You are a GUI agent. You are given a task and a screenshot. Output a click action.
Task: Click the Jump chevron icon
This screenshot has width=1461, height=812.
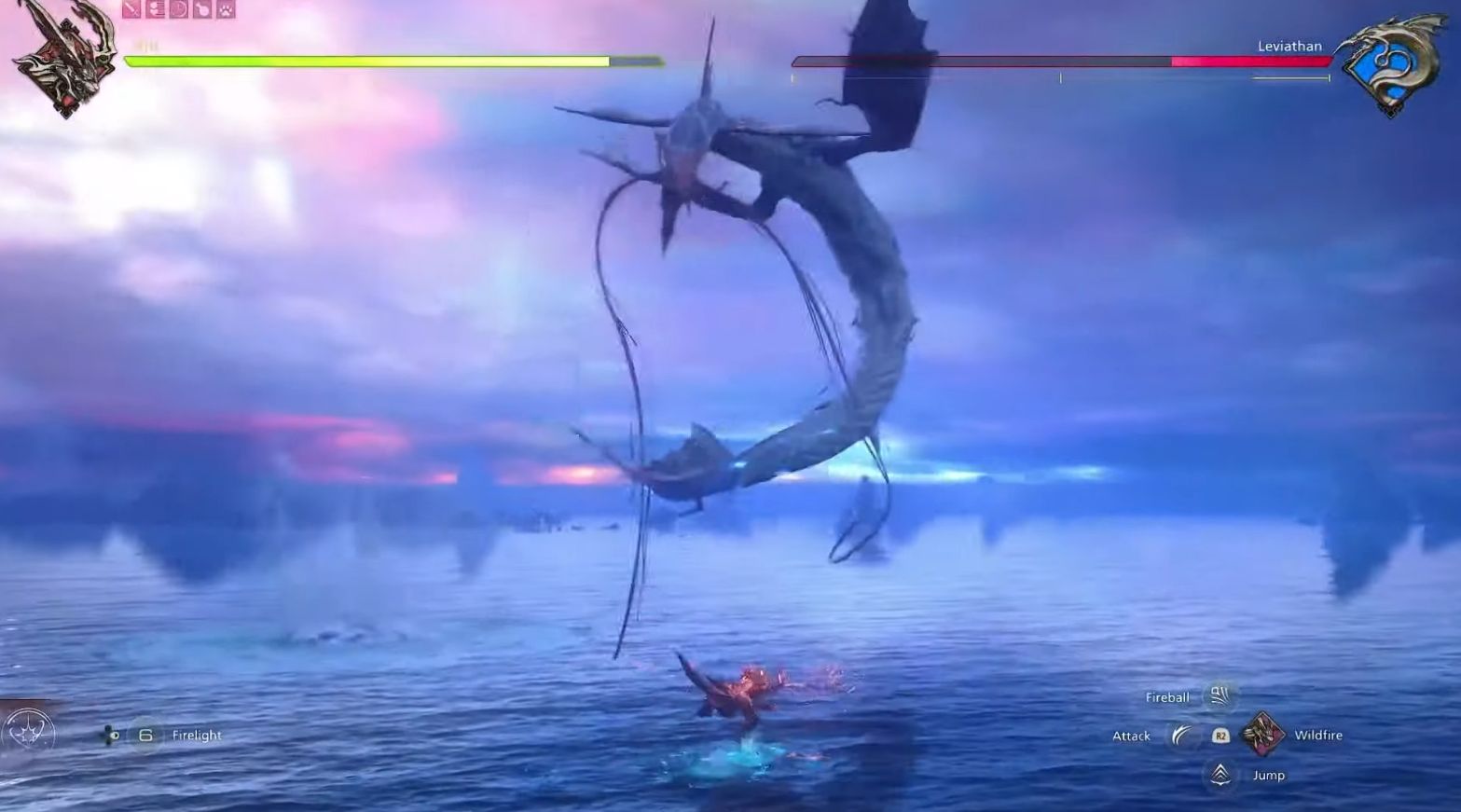[1219, 774]
